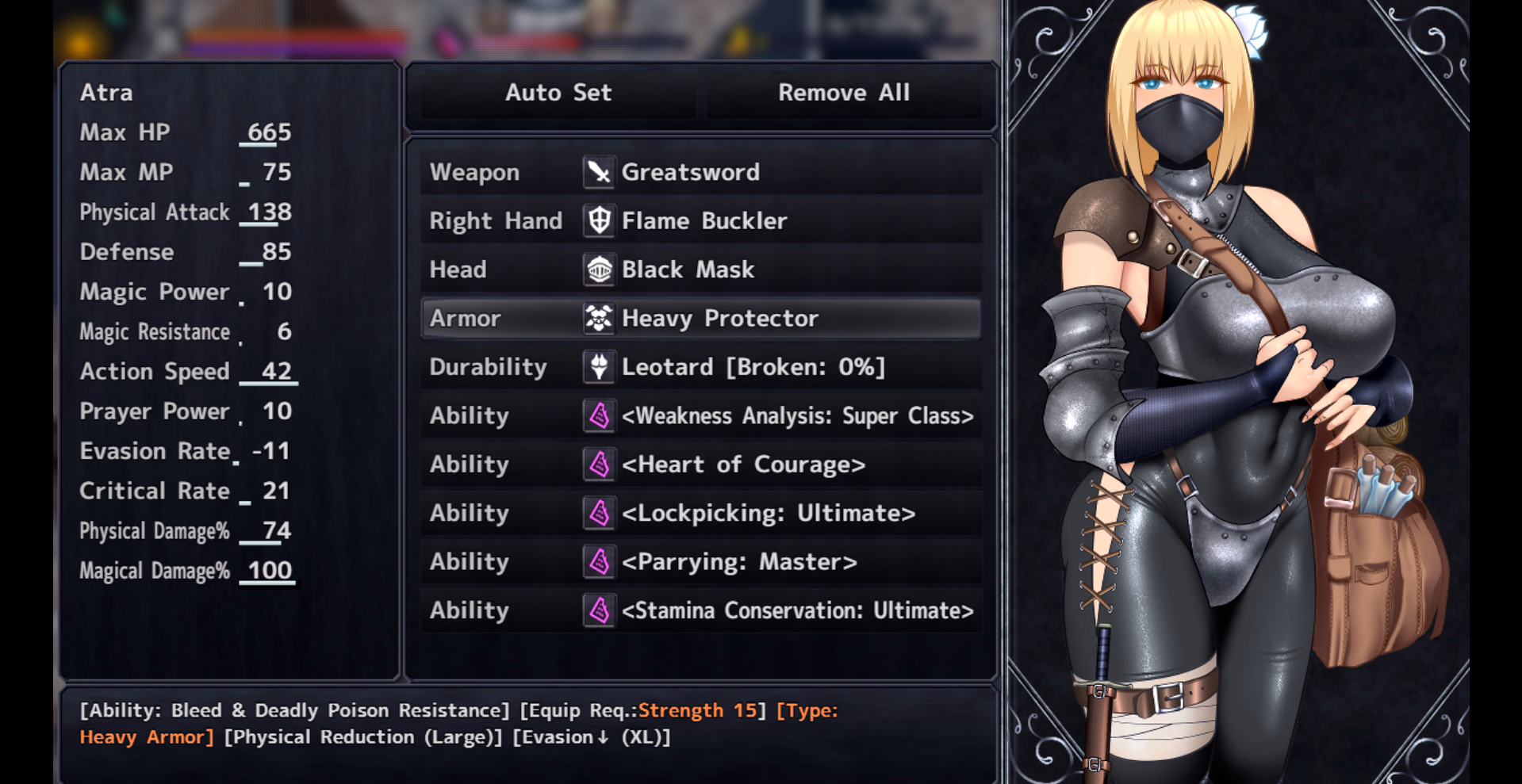Open the Weakness Analysis: Super Class ability
Image resolution: width=1522 pixels, height=784 pixels.
coord(700,415)
